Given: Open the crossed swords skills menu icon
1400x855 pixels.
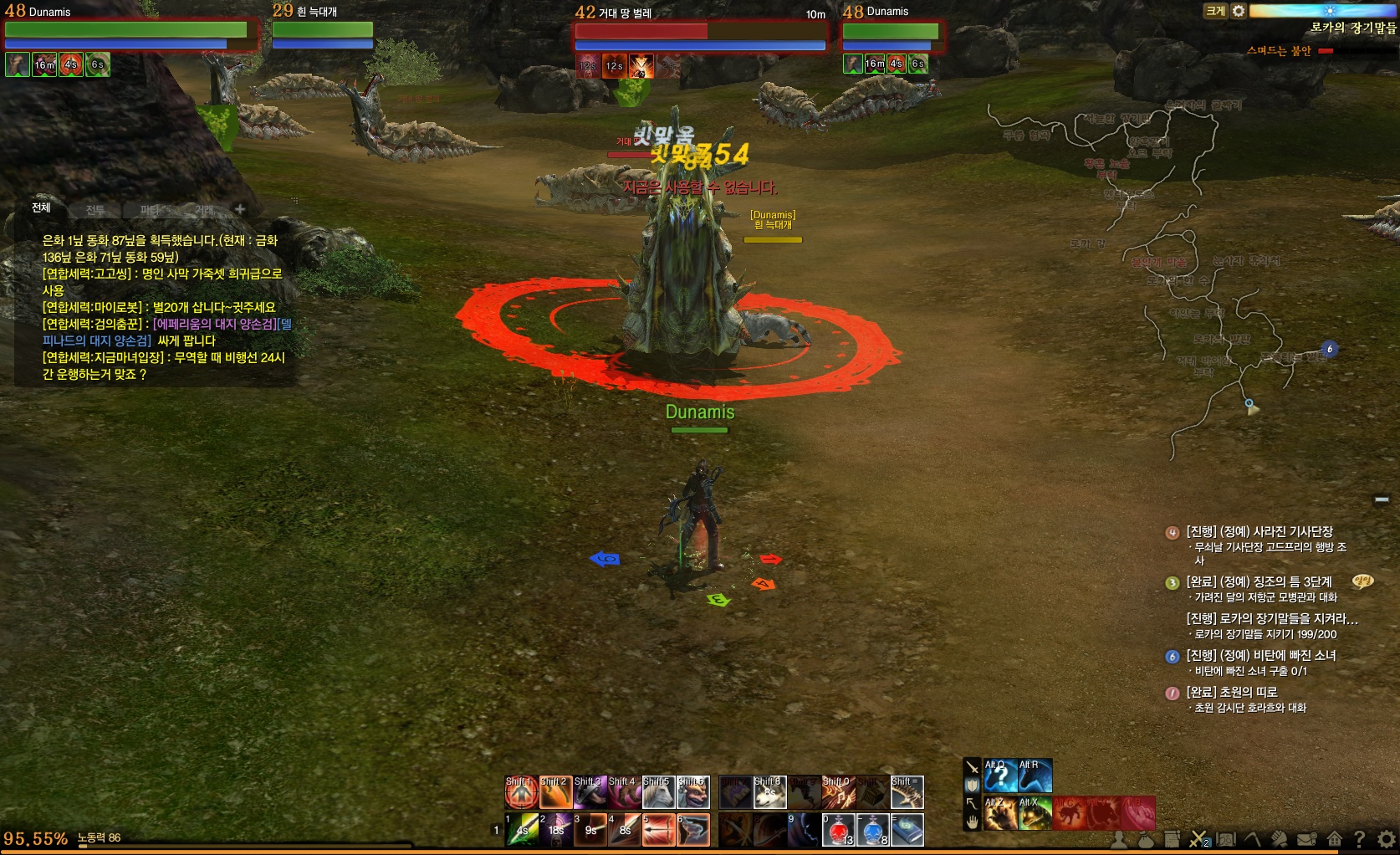Looking at the screenshot, I should click(1198, 839).
